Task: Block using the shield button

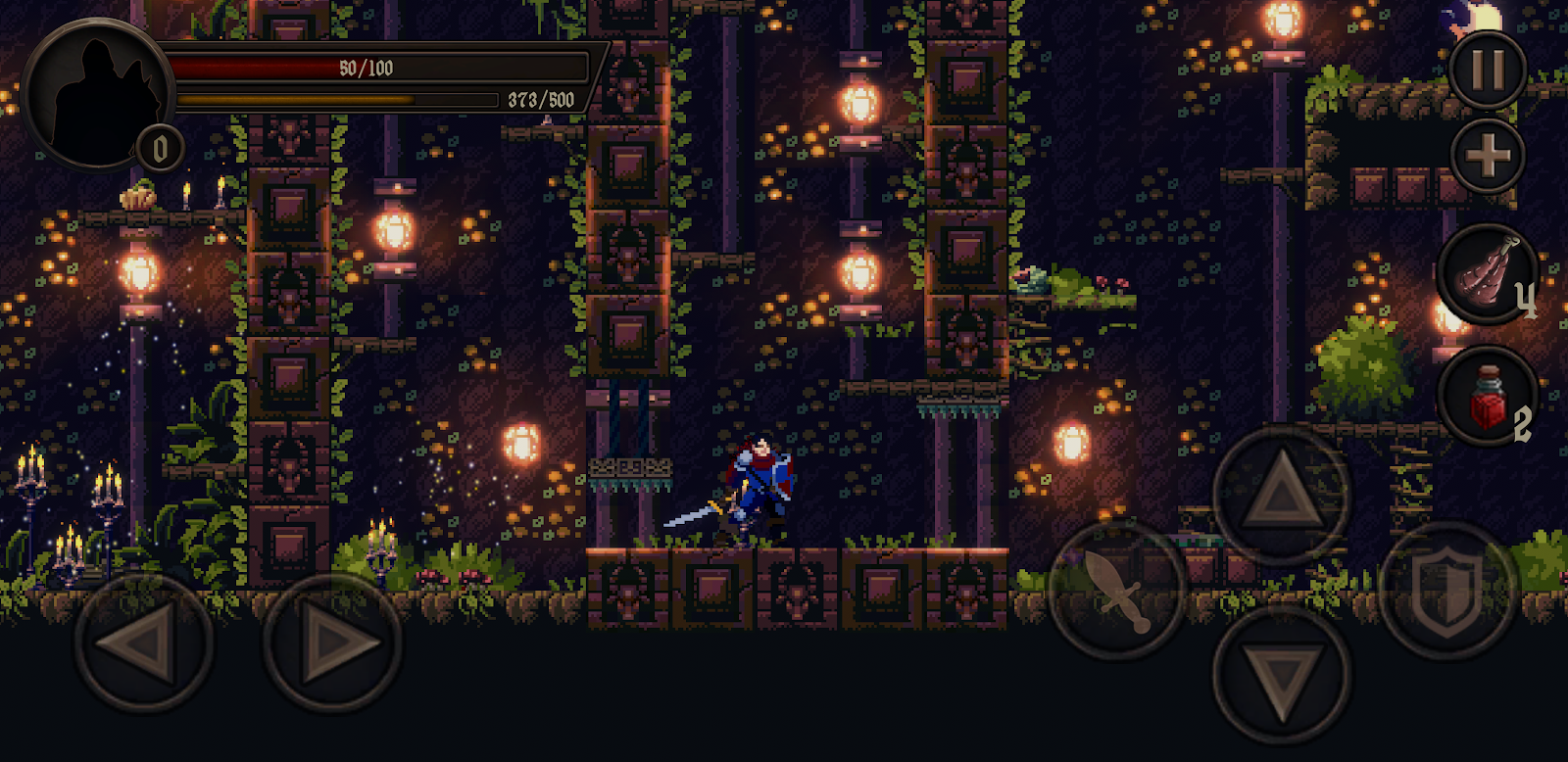Action: [1447, 590]
